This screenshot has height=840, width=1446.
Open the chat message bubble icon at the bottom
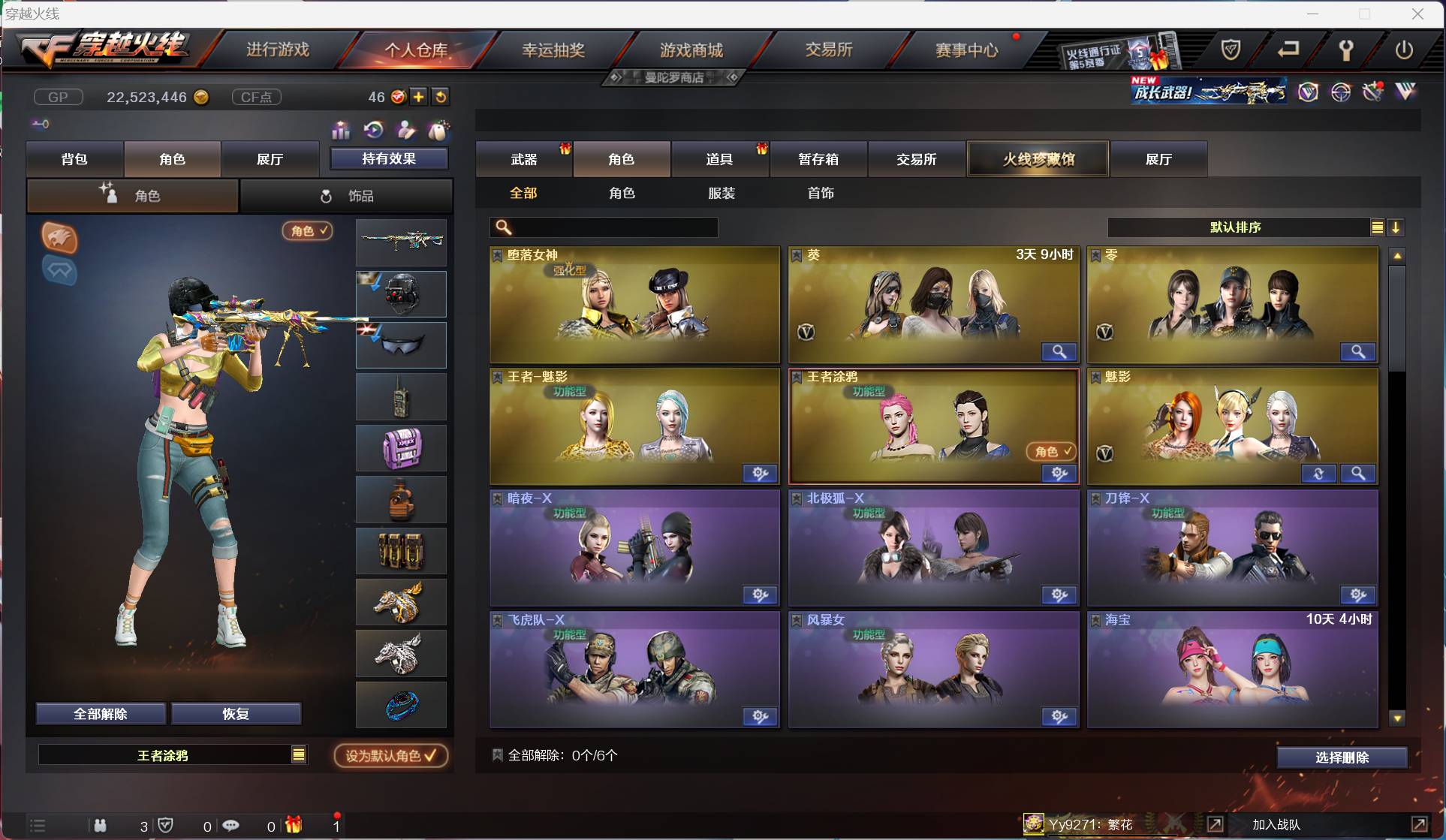point(232,826)
